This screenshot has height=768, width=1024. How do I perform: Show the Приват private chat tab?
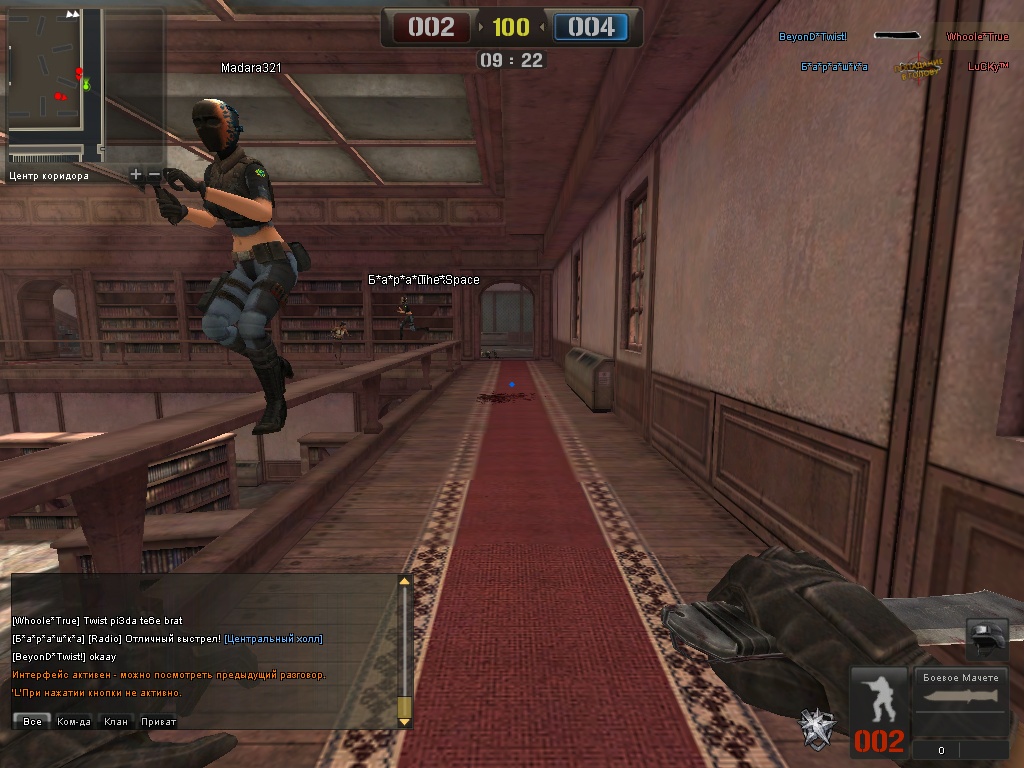(158, 721)
